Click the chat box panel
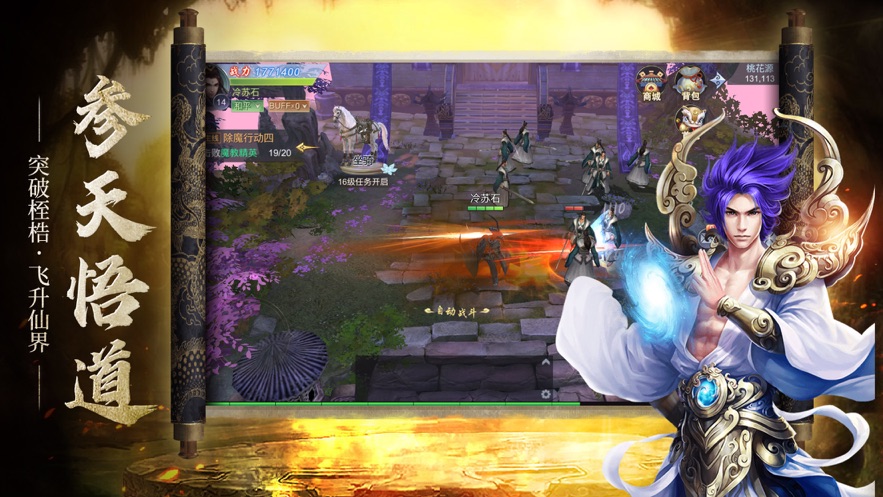 (x=448, y=380)
